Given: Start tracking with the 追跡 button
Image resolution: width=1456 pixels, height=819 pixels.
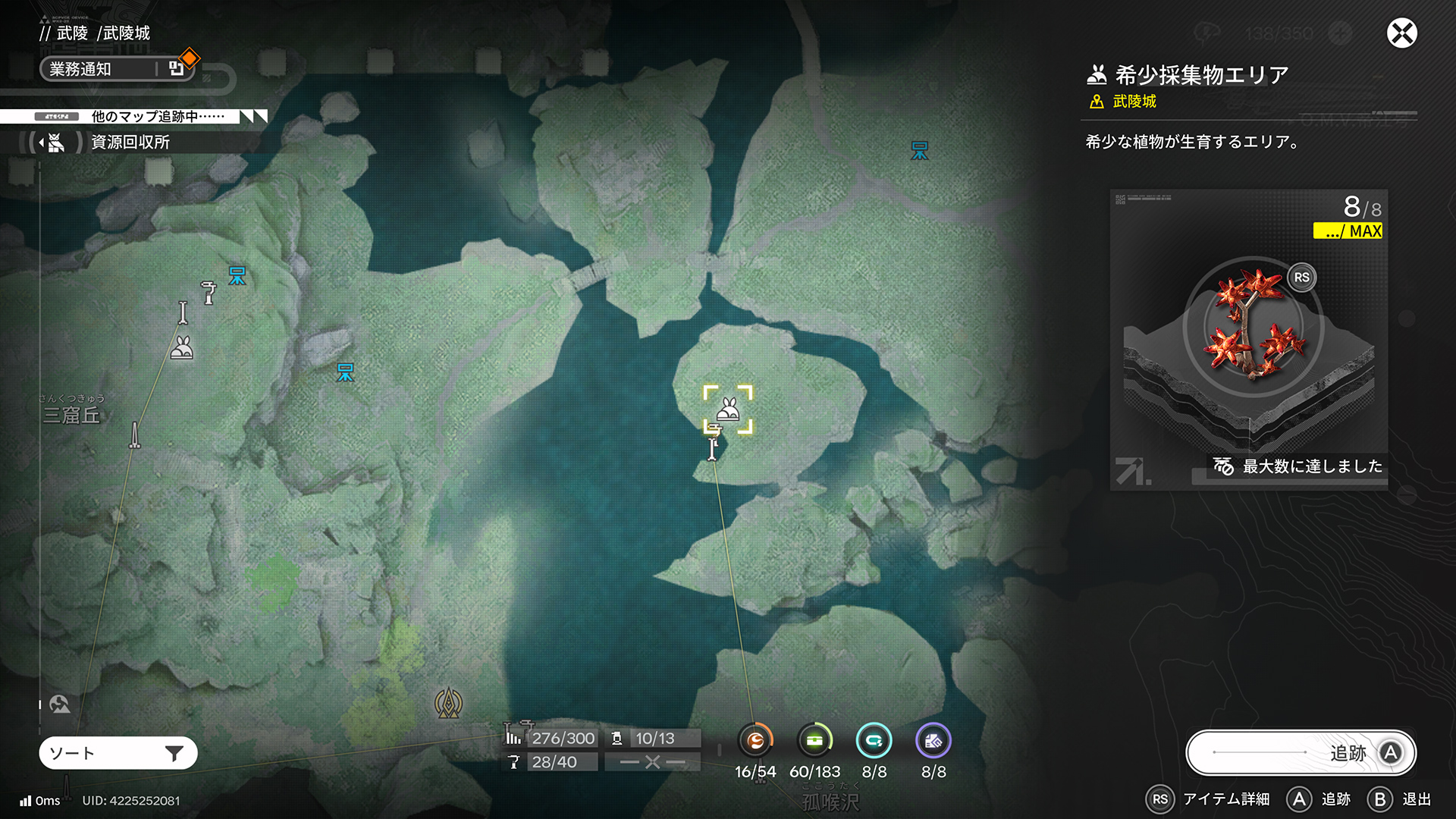Looking at the screenshot, I should click(1301, 752).
